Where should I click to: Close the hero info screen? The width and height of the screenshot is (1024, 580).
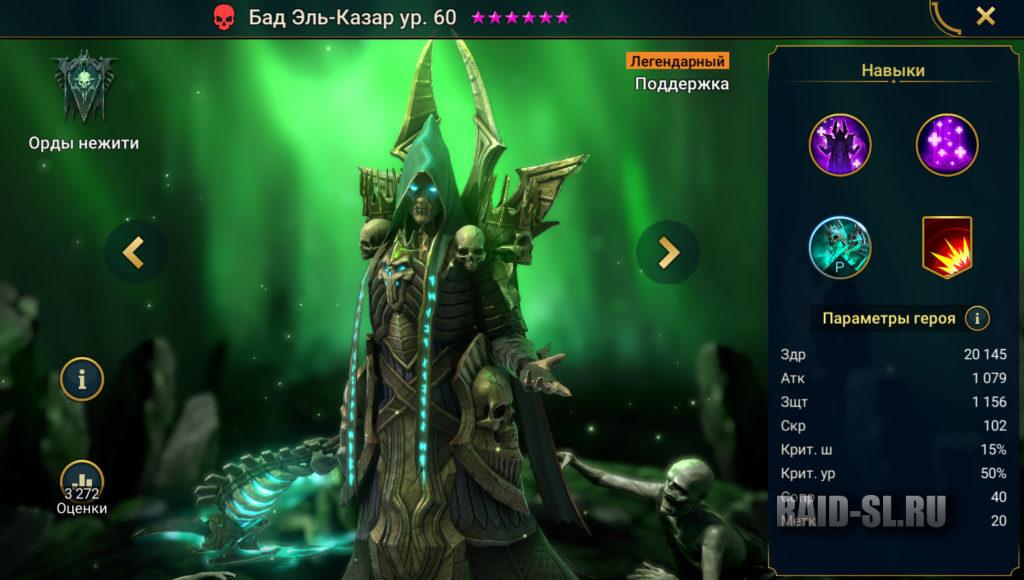coord(985,16)
